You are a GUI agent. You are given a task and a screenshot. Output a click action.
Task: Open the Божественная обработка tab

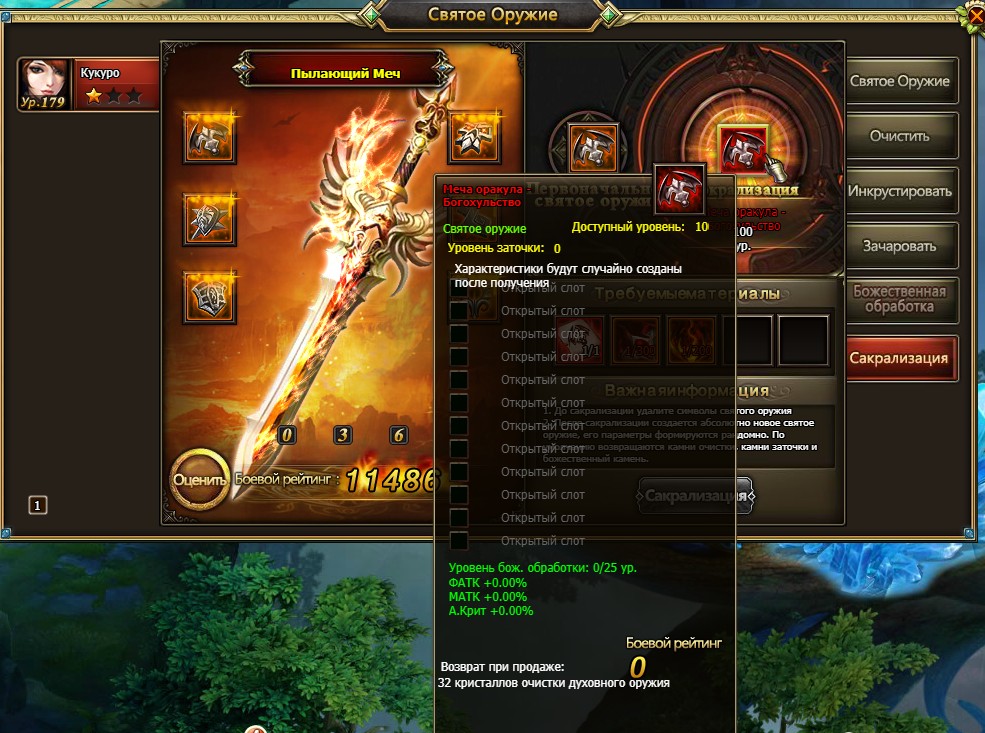[899, 299]
